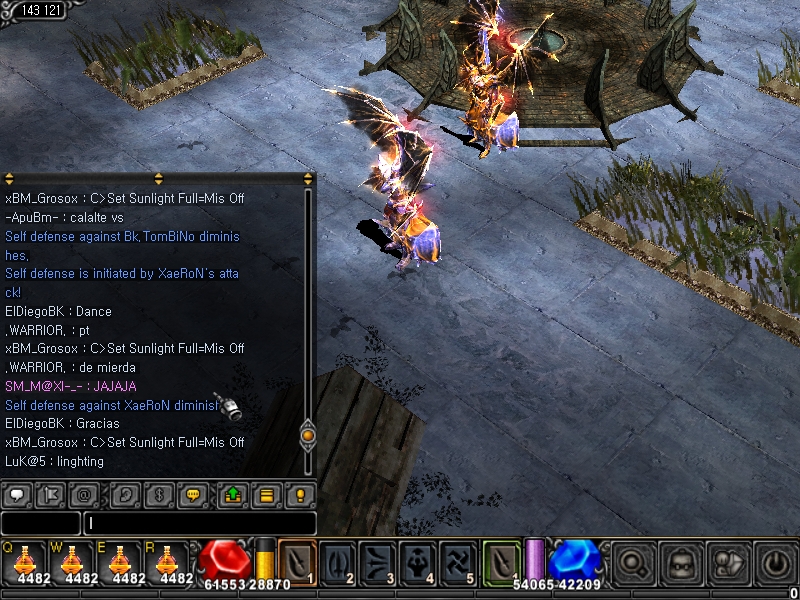Click the whisper target name field

pyautogui.click(x=40, y=523)
